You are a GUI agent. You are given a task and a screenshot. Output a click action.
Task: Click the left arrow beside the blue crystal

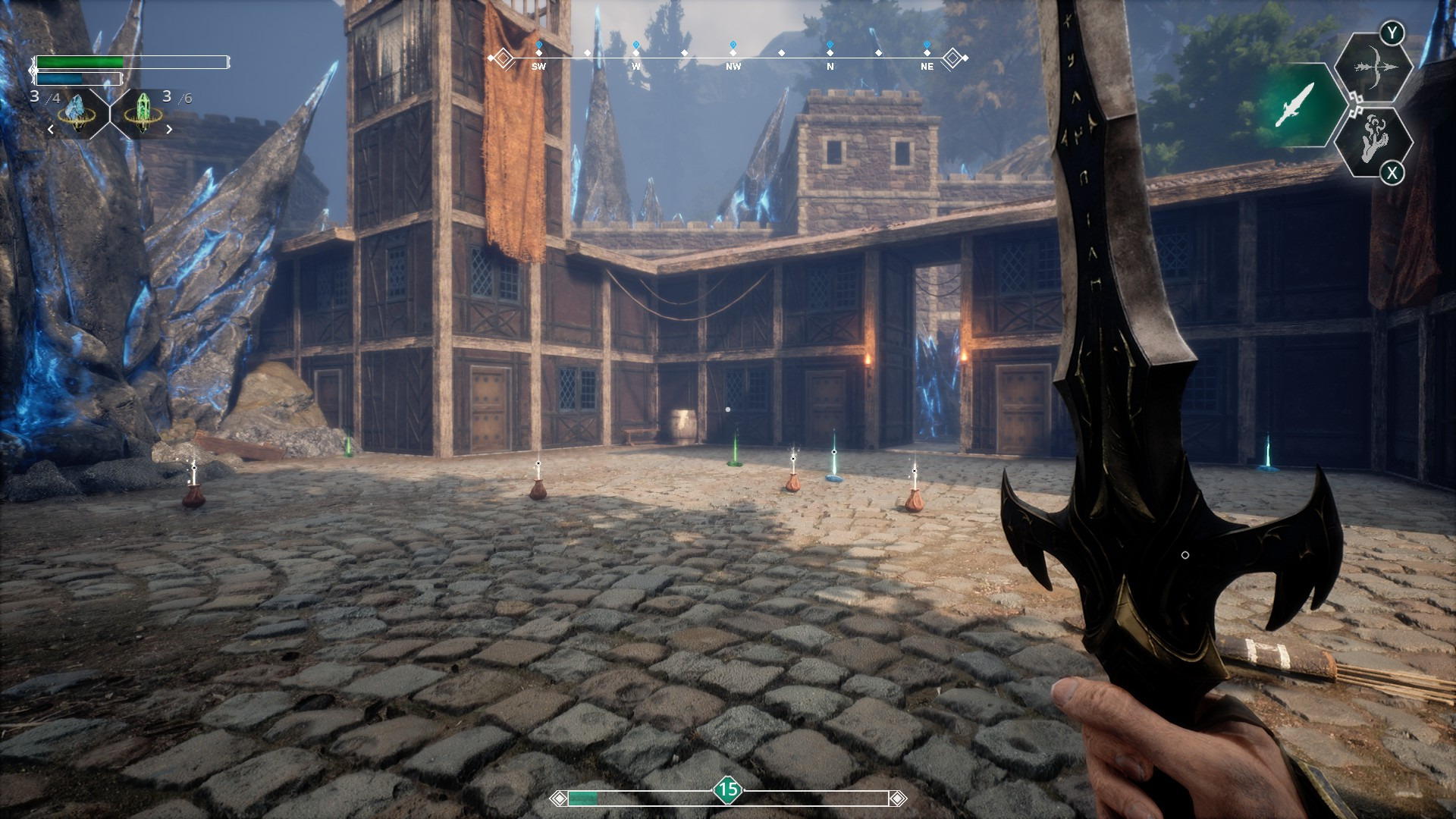(x=51, y=130)
